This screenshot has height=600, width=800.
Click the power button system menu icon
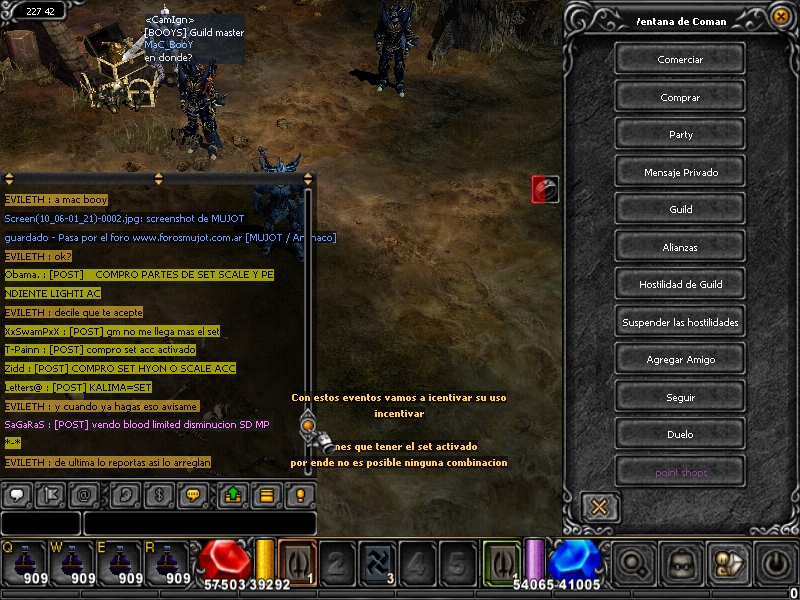pos(777,564)
